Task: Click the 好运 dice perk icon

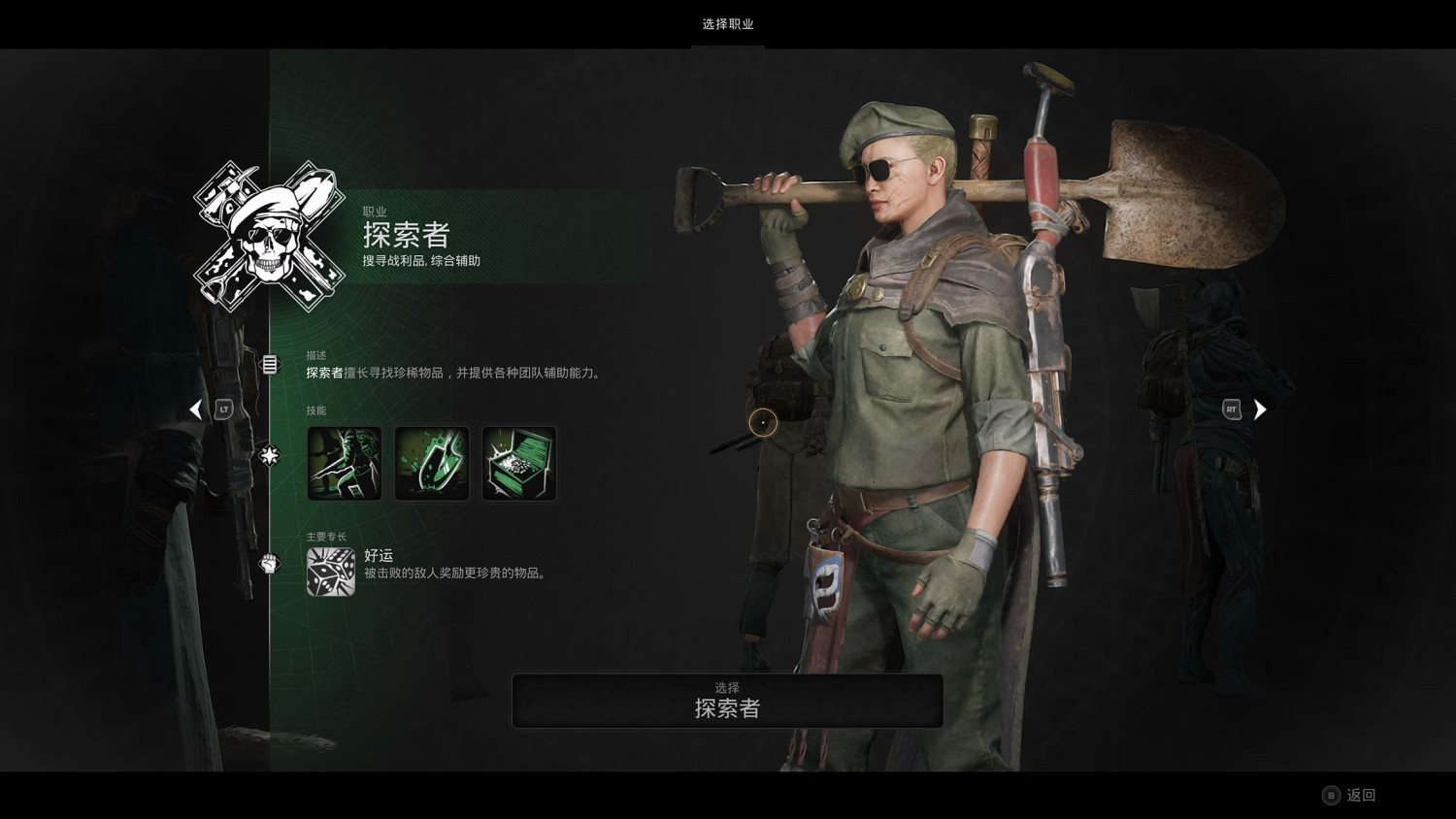Action: pyautogui.click(x=331, y=572)
